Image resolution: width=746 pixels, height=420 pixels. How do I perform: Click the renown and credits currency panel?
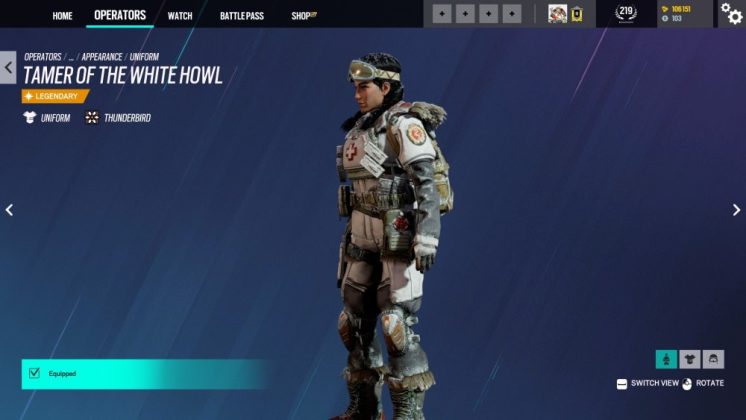click(x=684, y=13)
